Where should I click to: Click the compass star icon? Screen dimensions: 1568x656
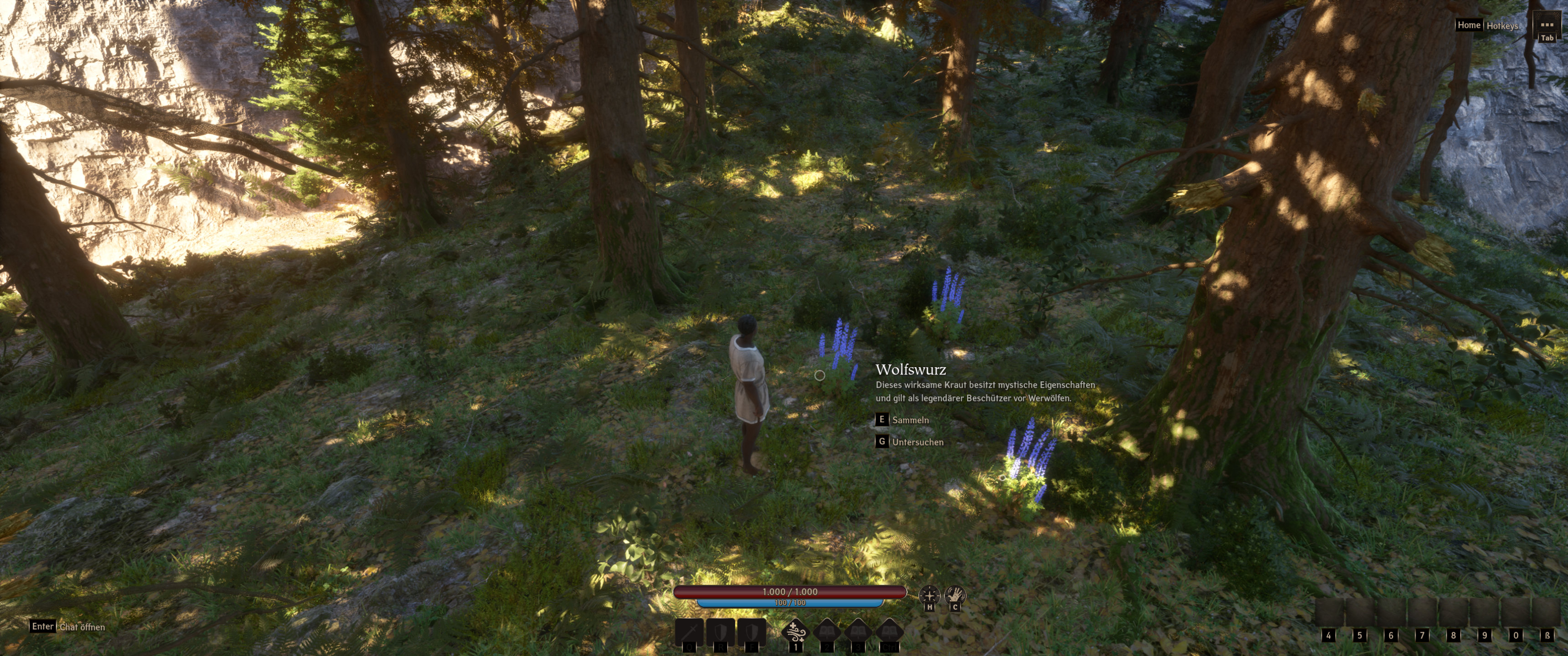point(929,594)
